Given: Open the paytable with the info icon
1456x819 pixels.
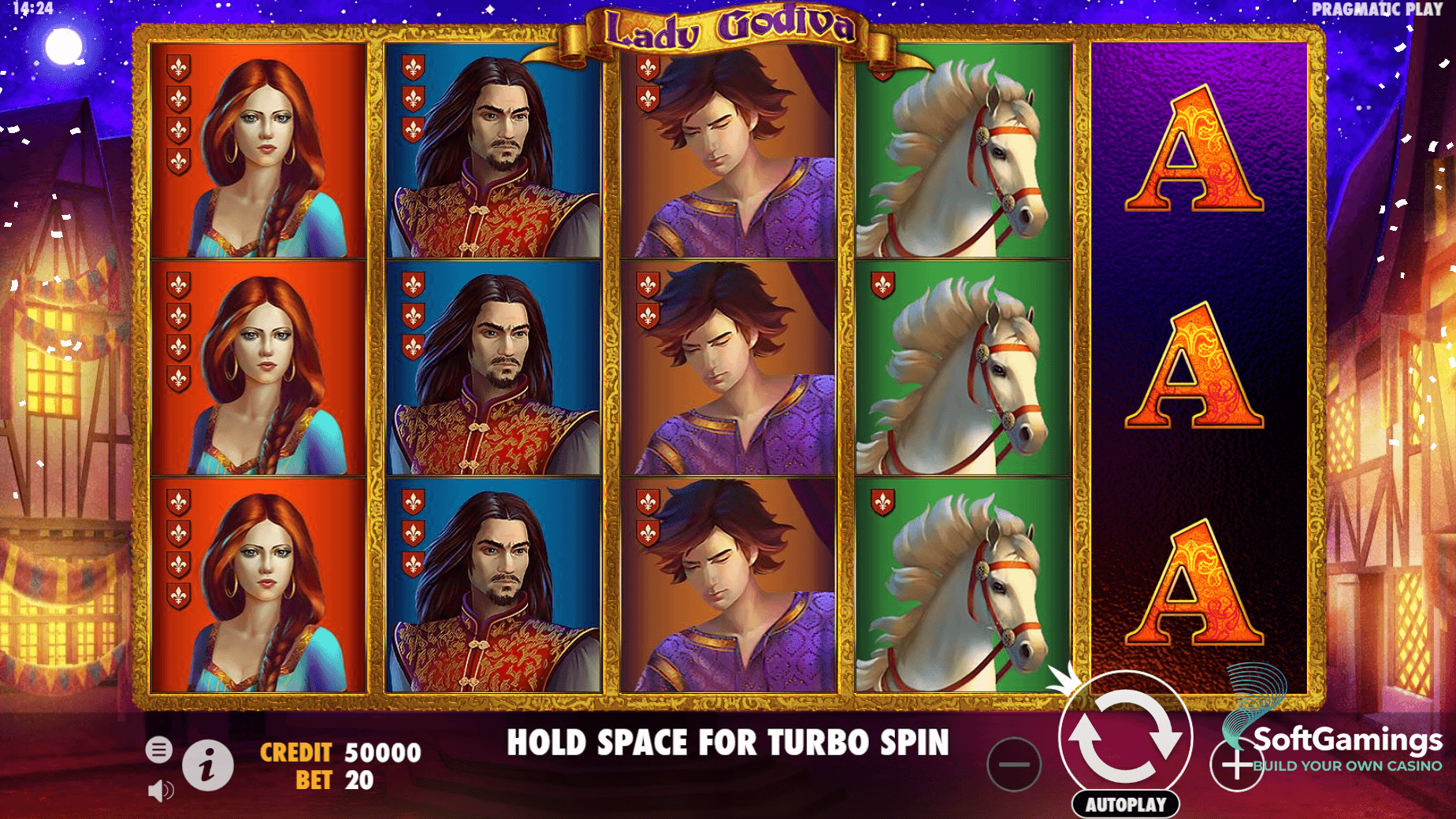Looking at the screenshot, I should coord(206,765).
